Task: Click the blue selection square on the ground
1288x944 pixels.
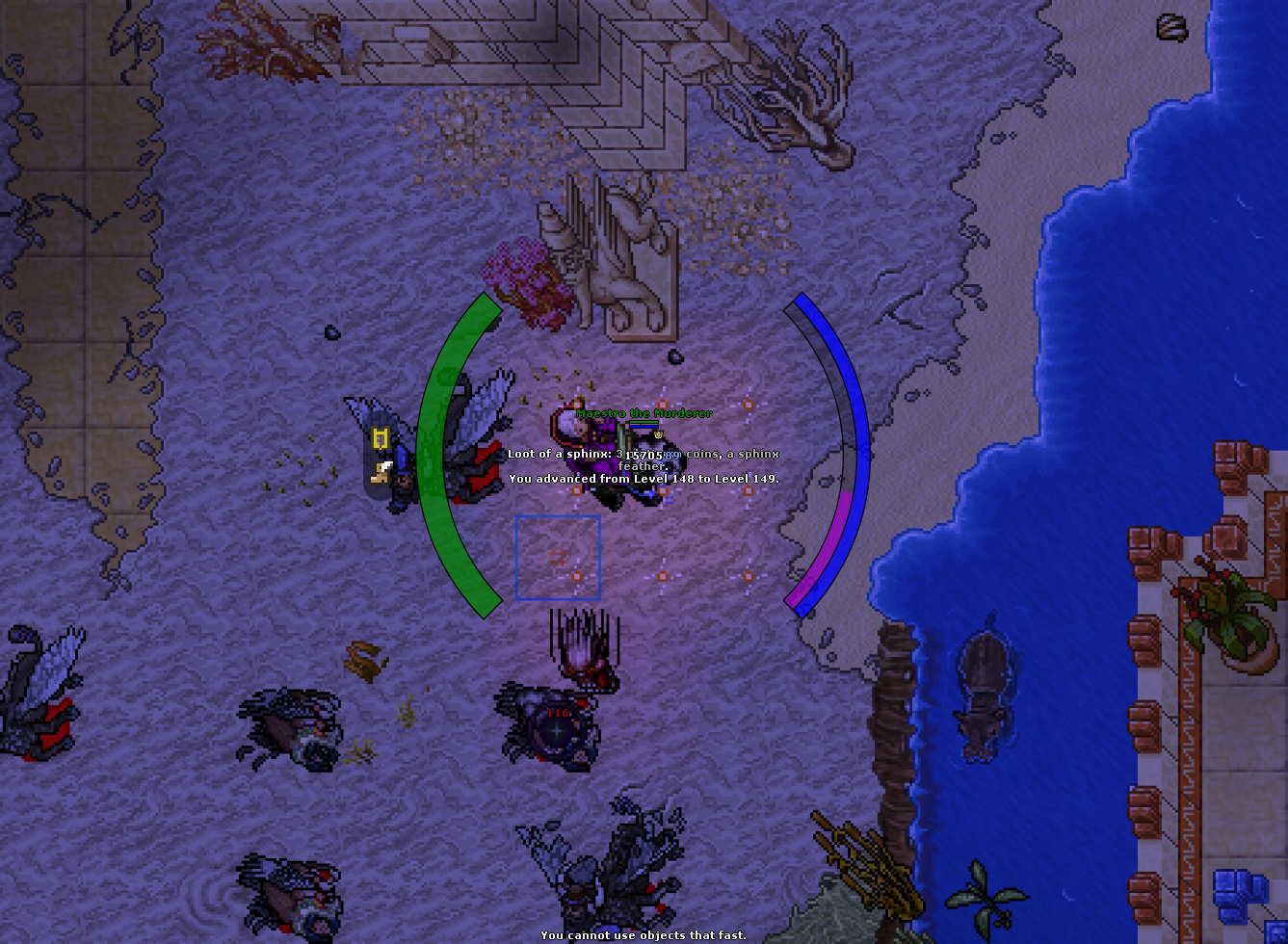Action: 559,559
